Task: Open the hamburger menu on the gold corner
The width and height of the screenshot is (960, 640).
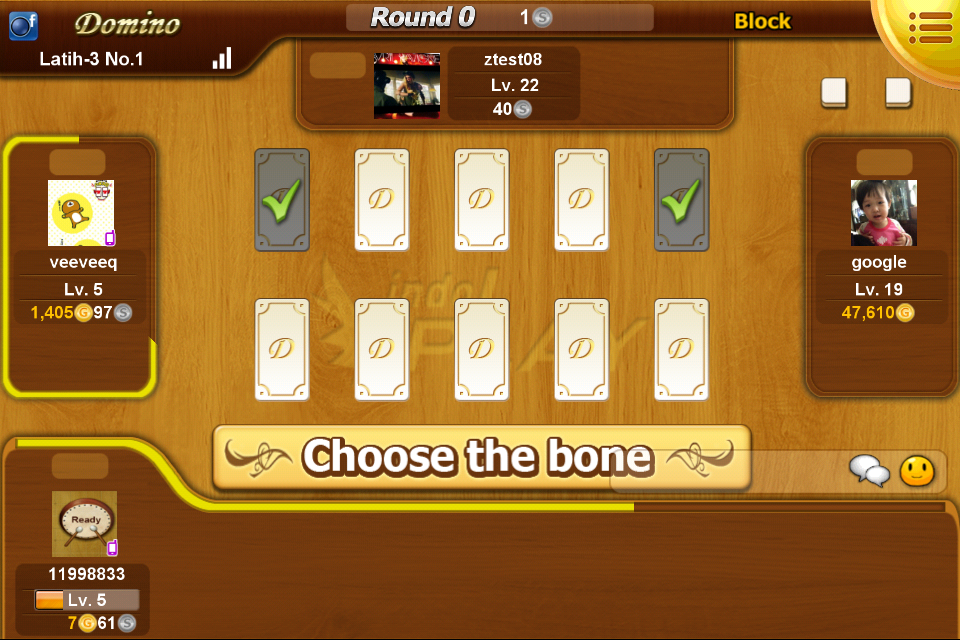Action: (930, 27)
